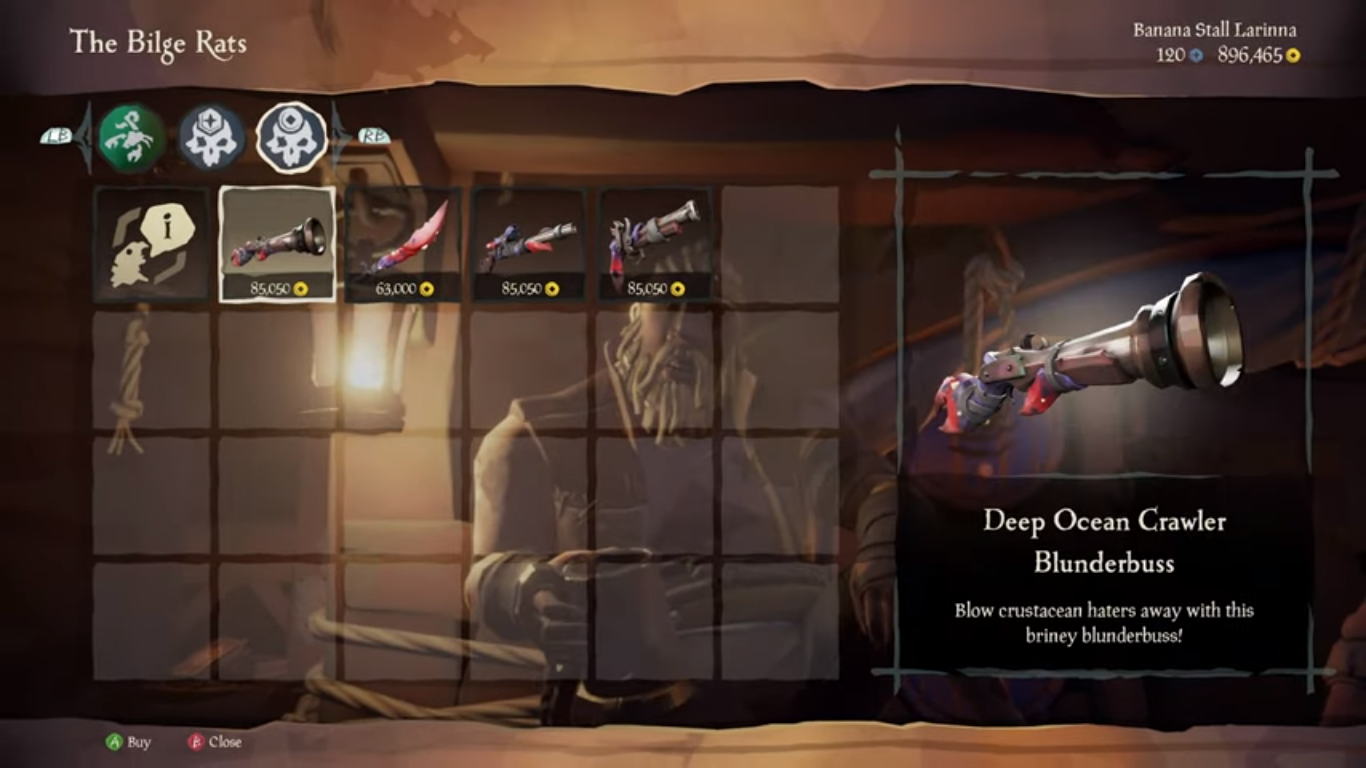Click the Buy button
The width and height of the screenshot is (1366, 768).
tap(128, 743)
